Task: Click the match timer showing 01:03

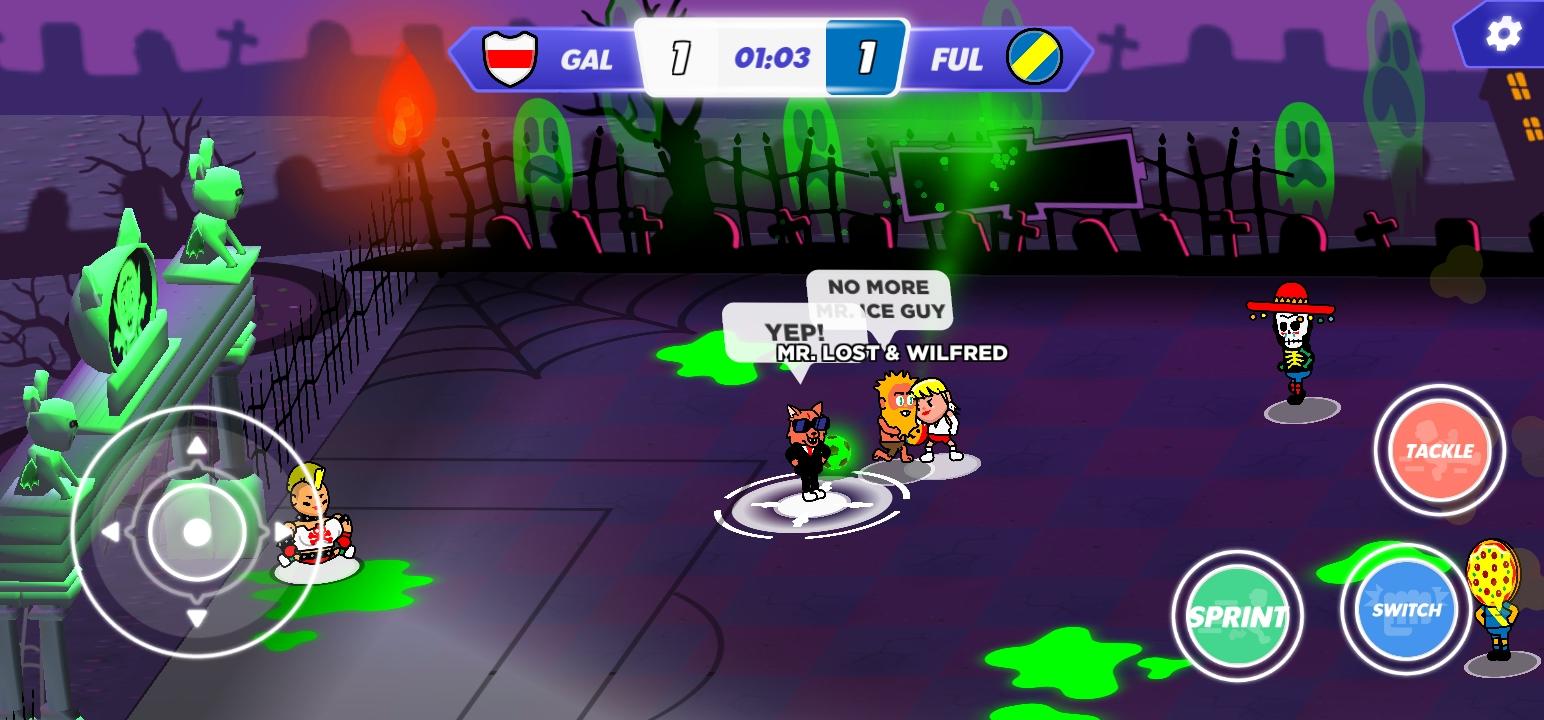Action: tap(772, 58)
